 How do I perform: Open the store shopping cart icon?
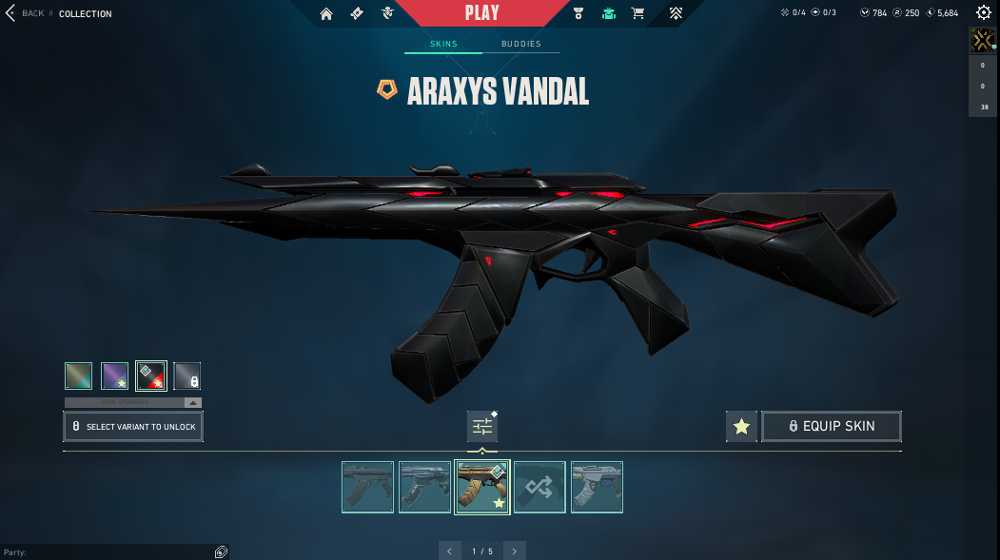point(638,14)
